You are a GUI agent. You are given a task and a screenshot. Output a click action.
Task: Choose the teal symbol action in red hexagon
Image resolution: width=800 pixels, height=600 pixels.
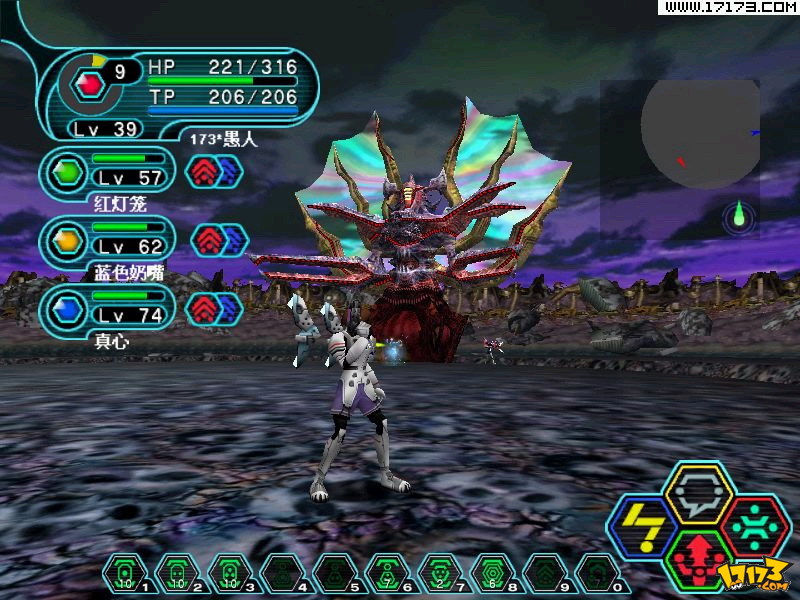click(x=755, y=525)
